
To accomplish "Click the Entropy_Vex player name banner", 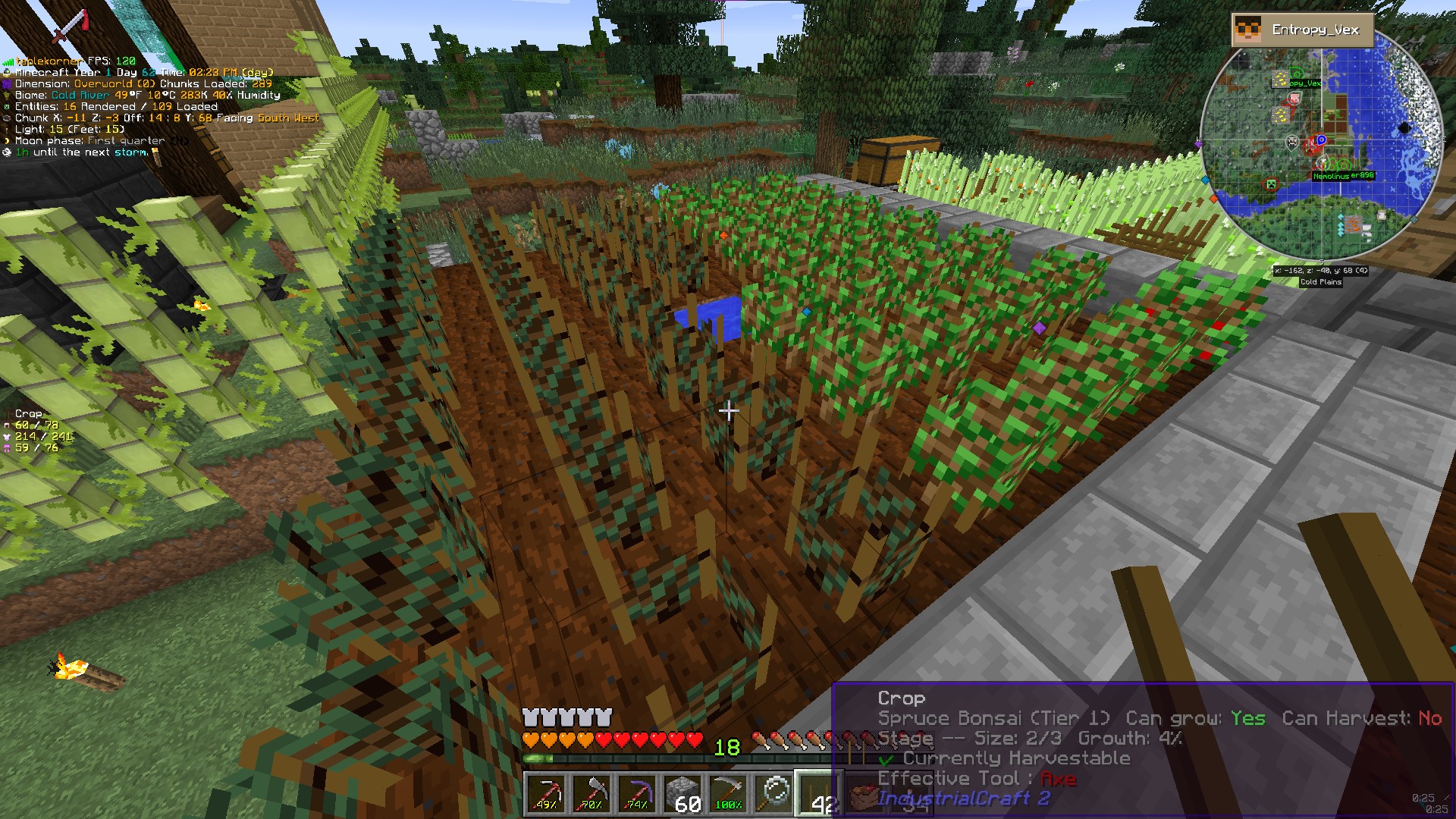I will [1303, 30].
